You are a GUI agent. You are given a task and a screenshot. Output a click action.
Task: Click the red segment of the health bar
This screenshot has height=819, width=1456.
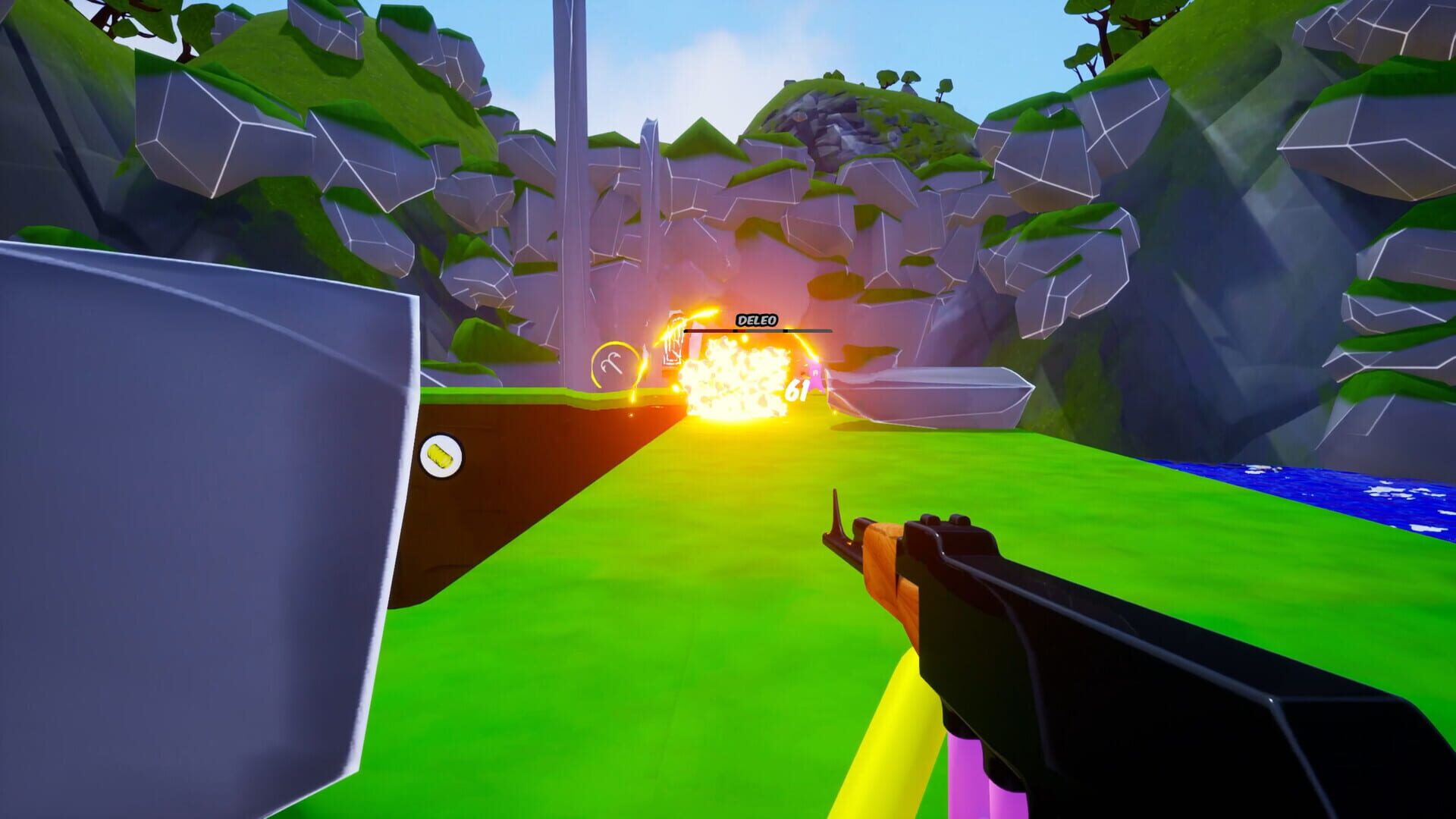(709, 331)
